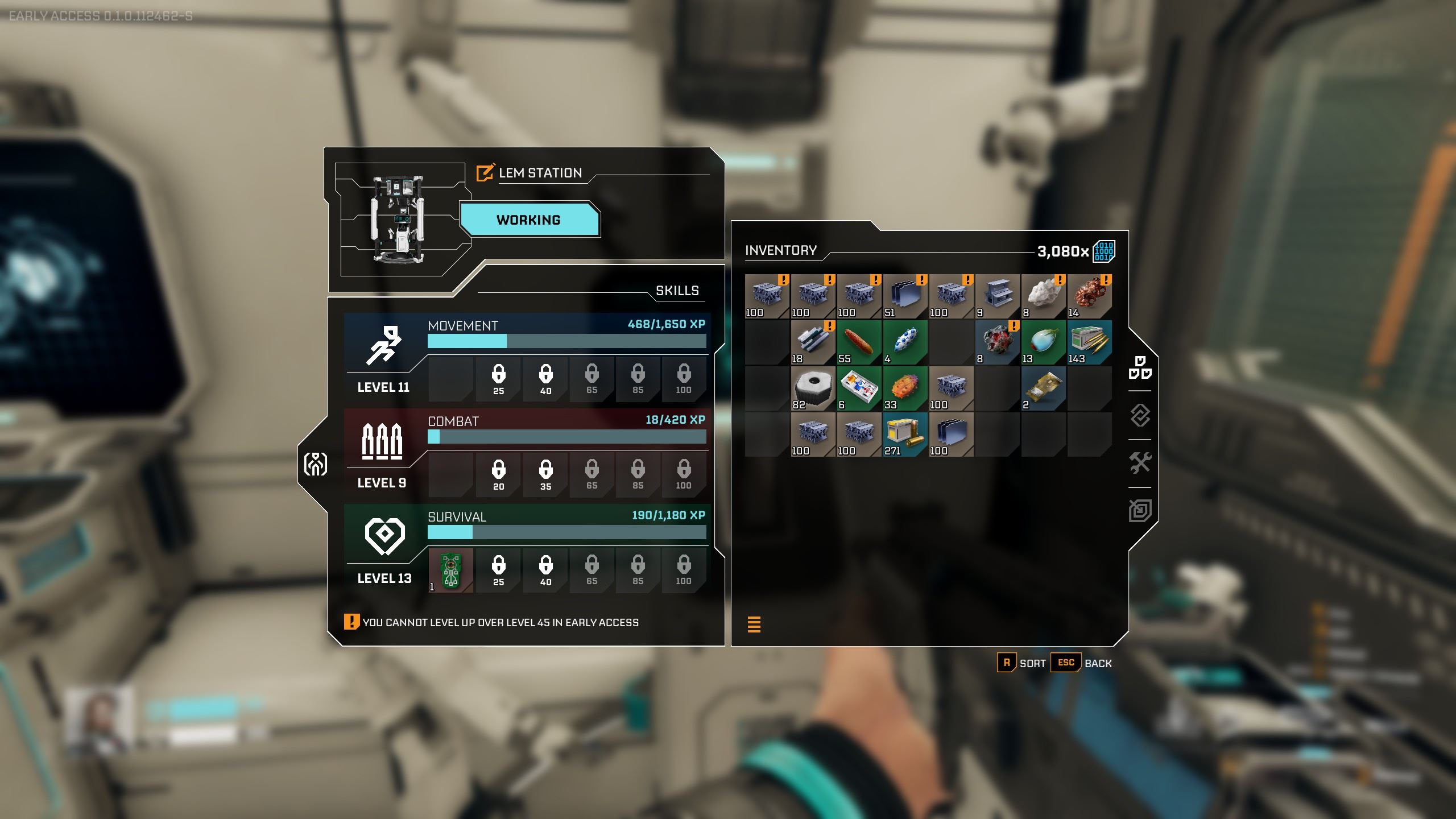Choose the green ammo box with 143 rounds
The width and height of the screenshot is (1456, 819).
(1090, 342)
